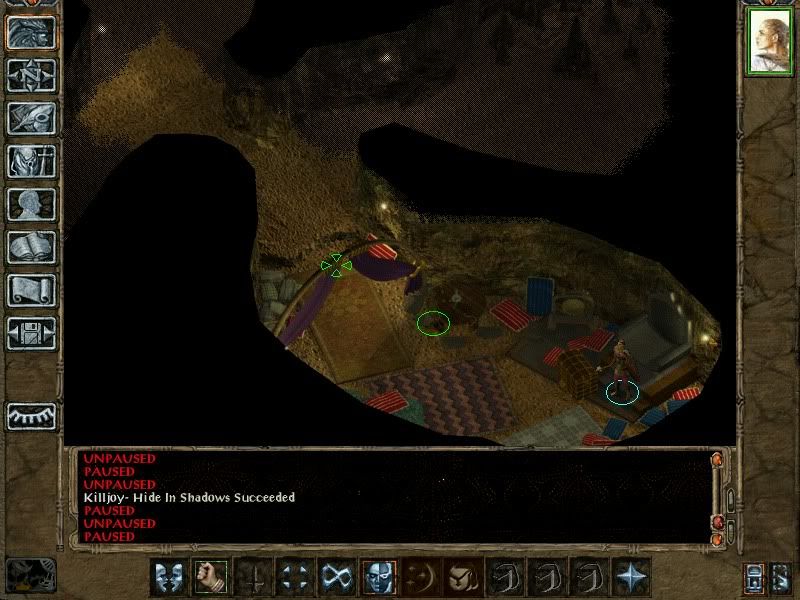Select the character portrait

[x=768, y=43]
